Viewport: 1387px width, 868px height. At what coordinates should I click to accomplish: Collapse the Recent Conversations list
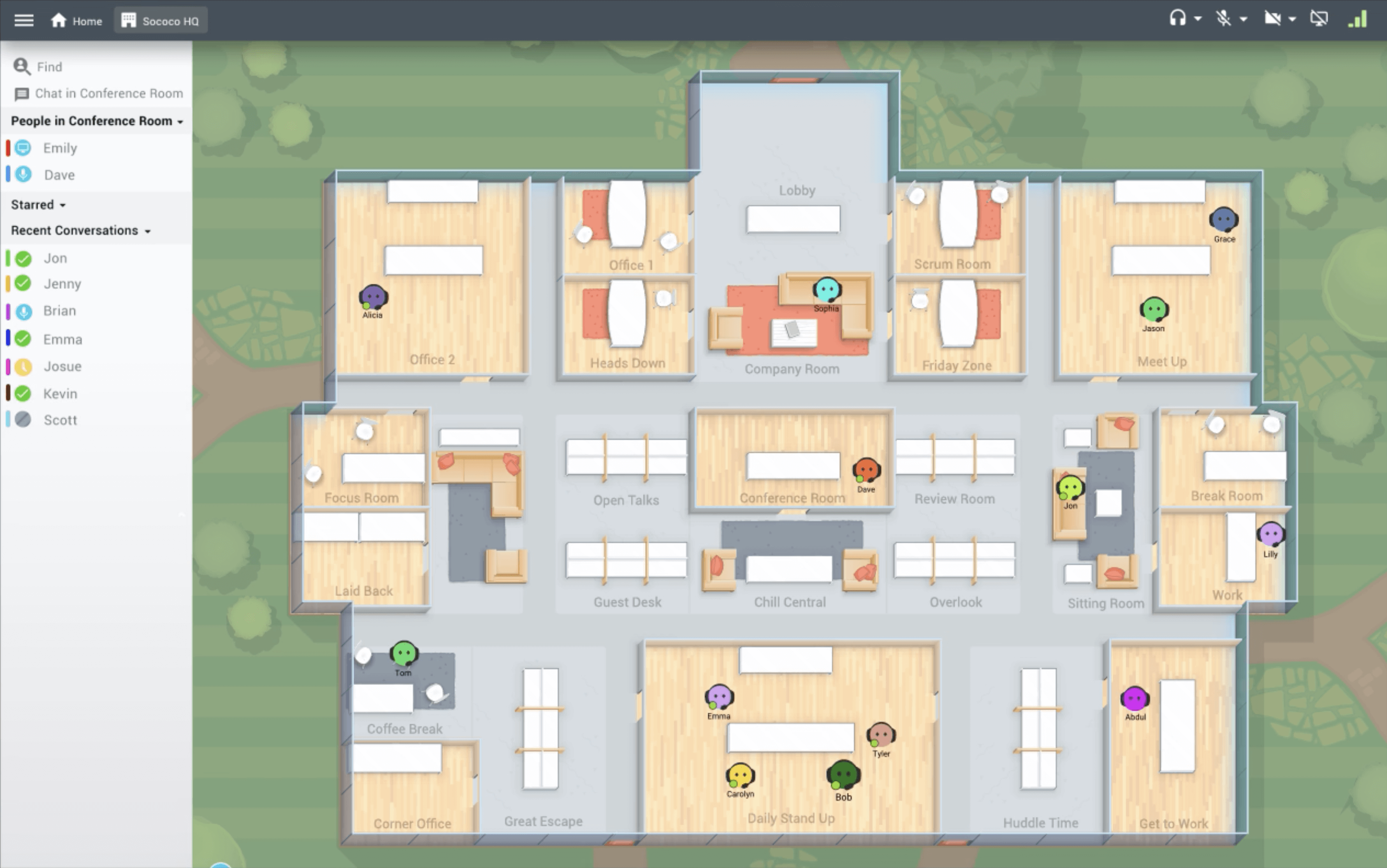point(148,231)
